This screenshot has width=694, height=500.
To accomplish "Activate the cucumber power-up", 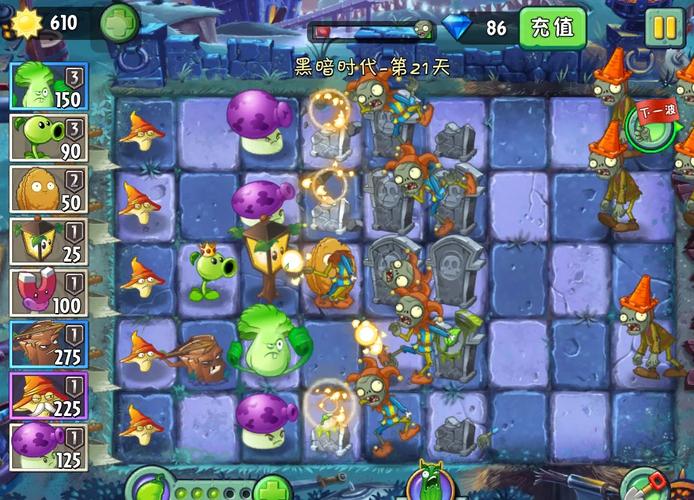I will (432, 483).
